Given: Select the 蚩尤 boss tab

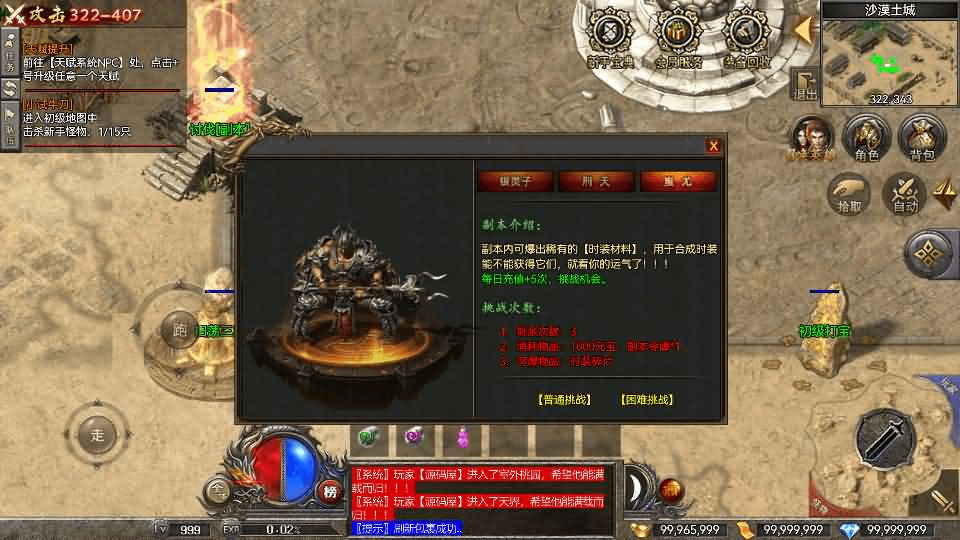Looking at the screenshot, I should pos(678,181).
